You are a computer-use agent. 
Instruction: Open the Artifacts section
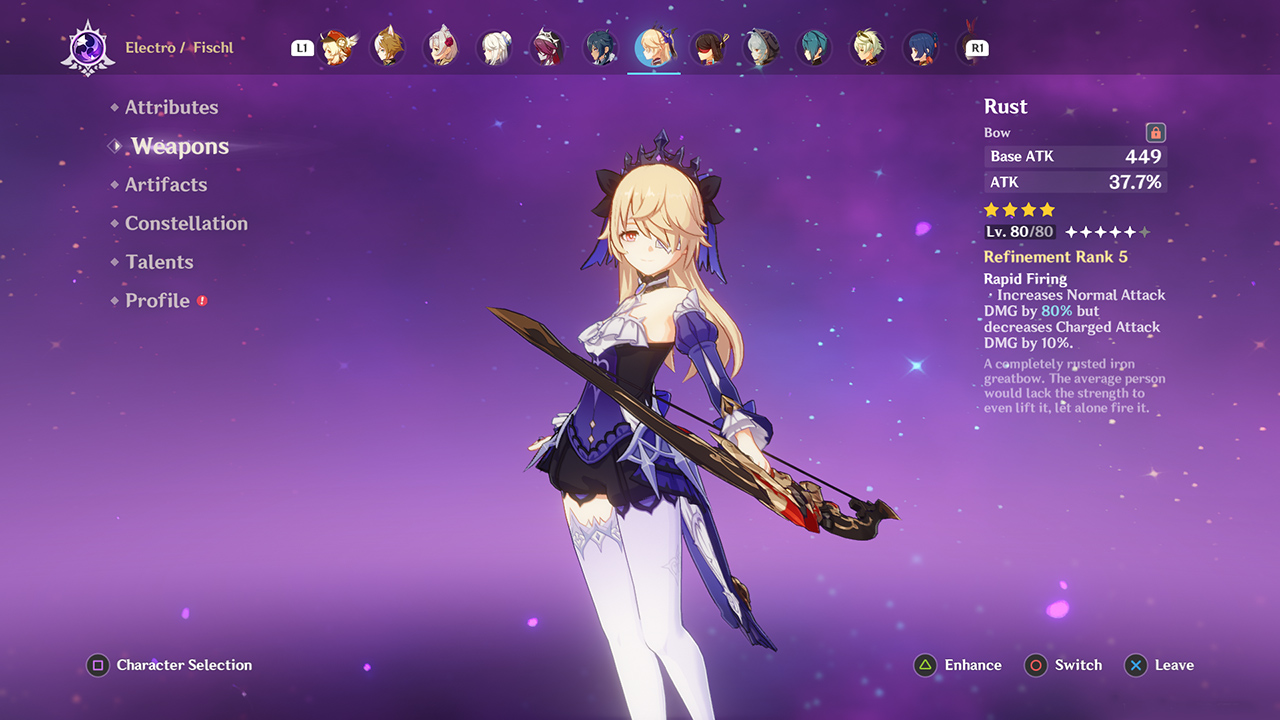pyautogui.click(x=166, y=184)
